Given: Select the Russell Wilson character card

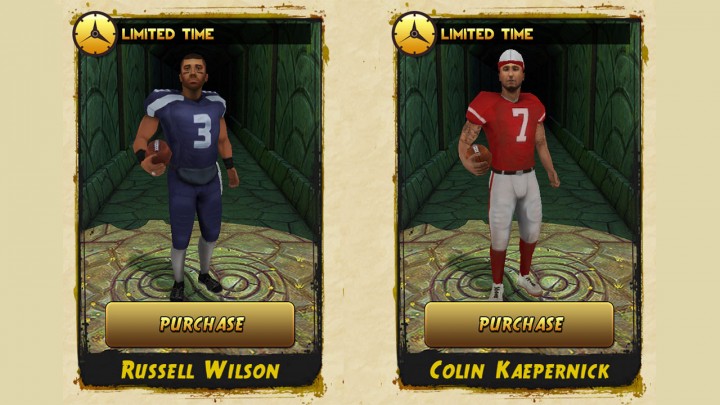Looking at the screenshot, I should [x=200, y=180].
